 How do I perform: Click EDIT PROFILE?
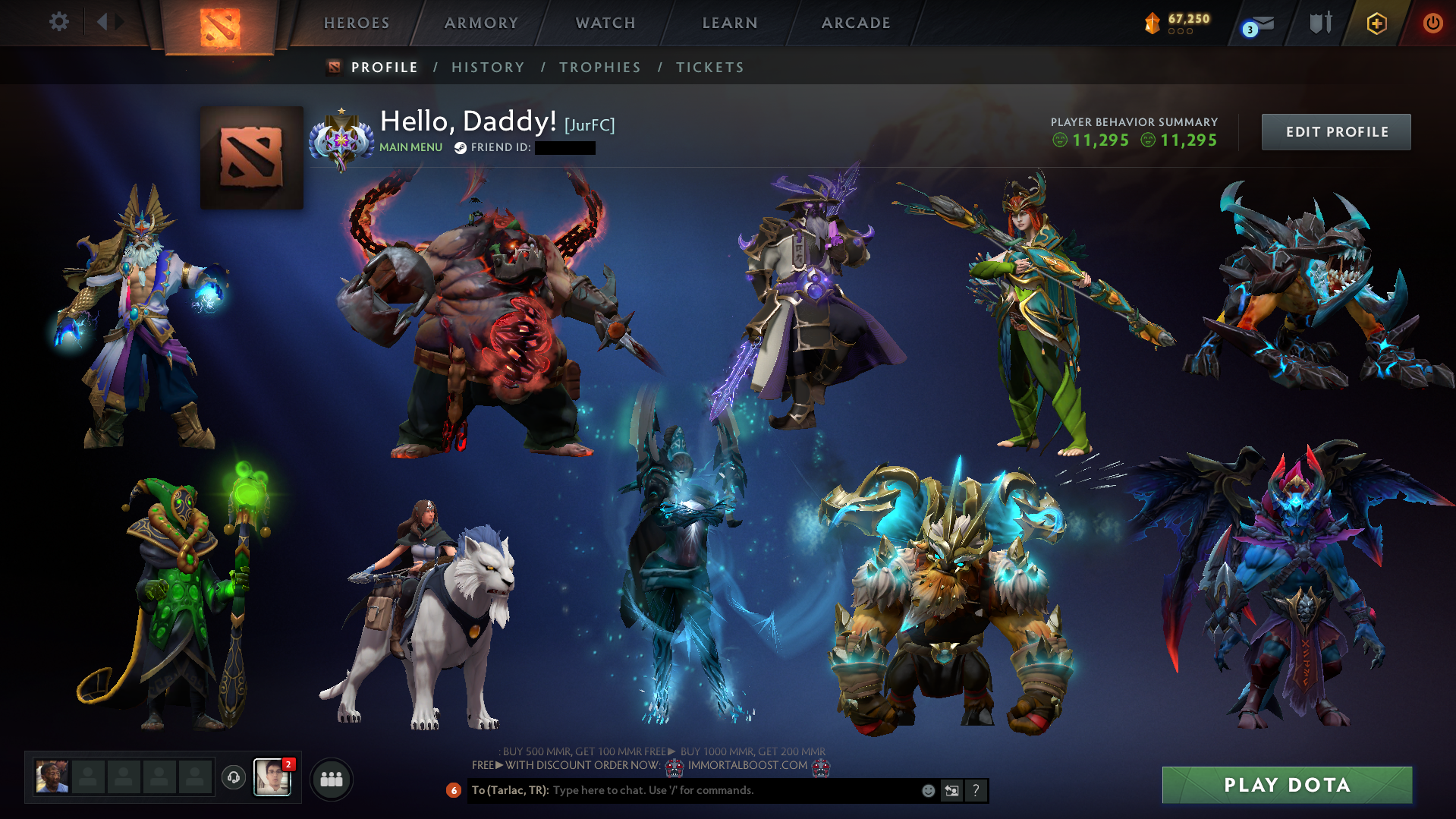click(x=1335, y=131)
